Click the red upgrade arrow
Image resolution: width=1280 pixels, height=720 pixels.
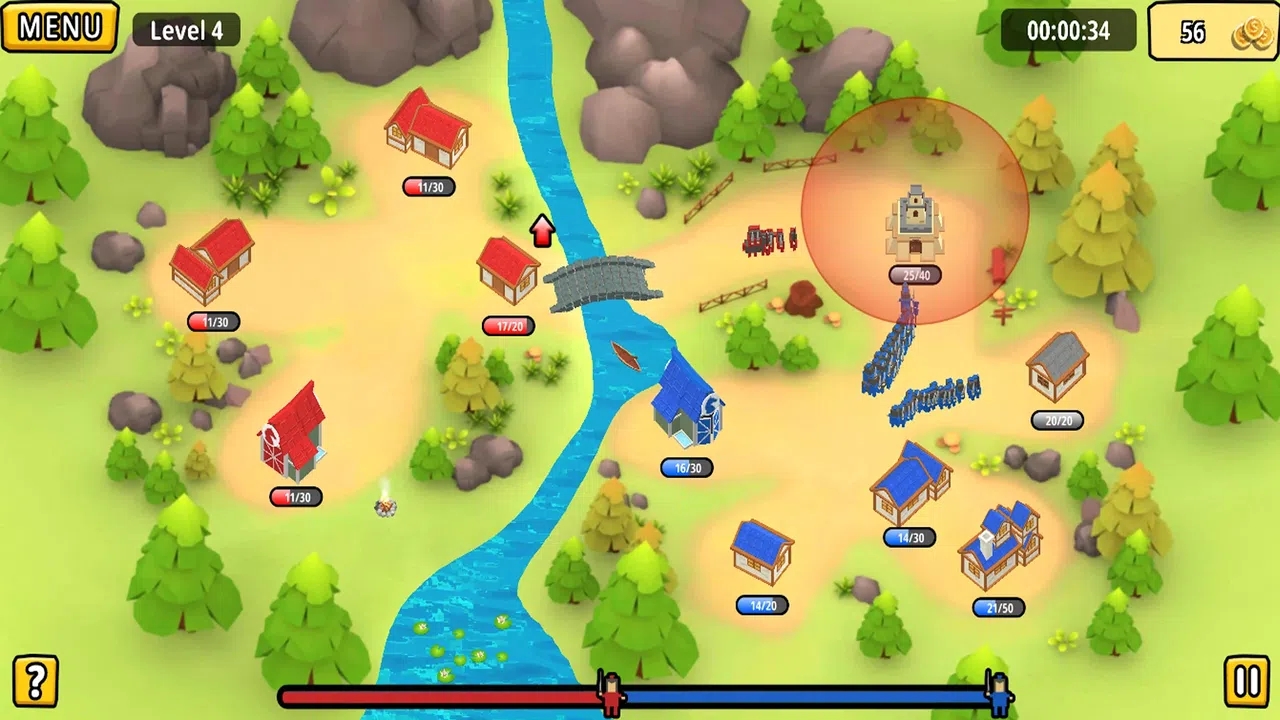pyautogui.click(x=542, y=230)
